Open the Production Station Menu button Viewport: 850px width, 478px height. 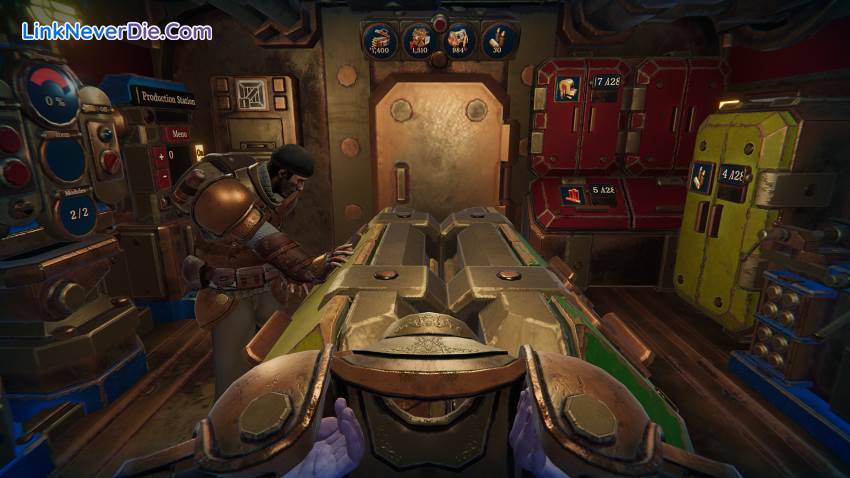click(x=177, y=133)
